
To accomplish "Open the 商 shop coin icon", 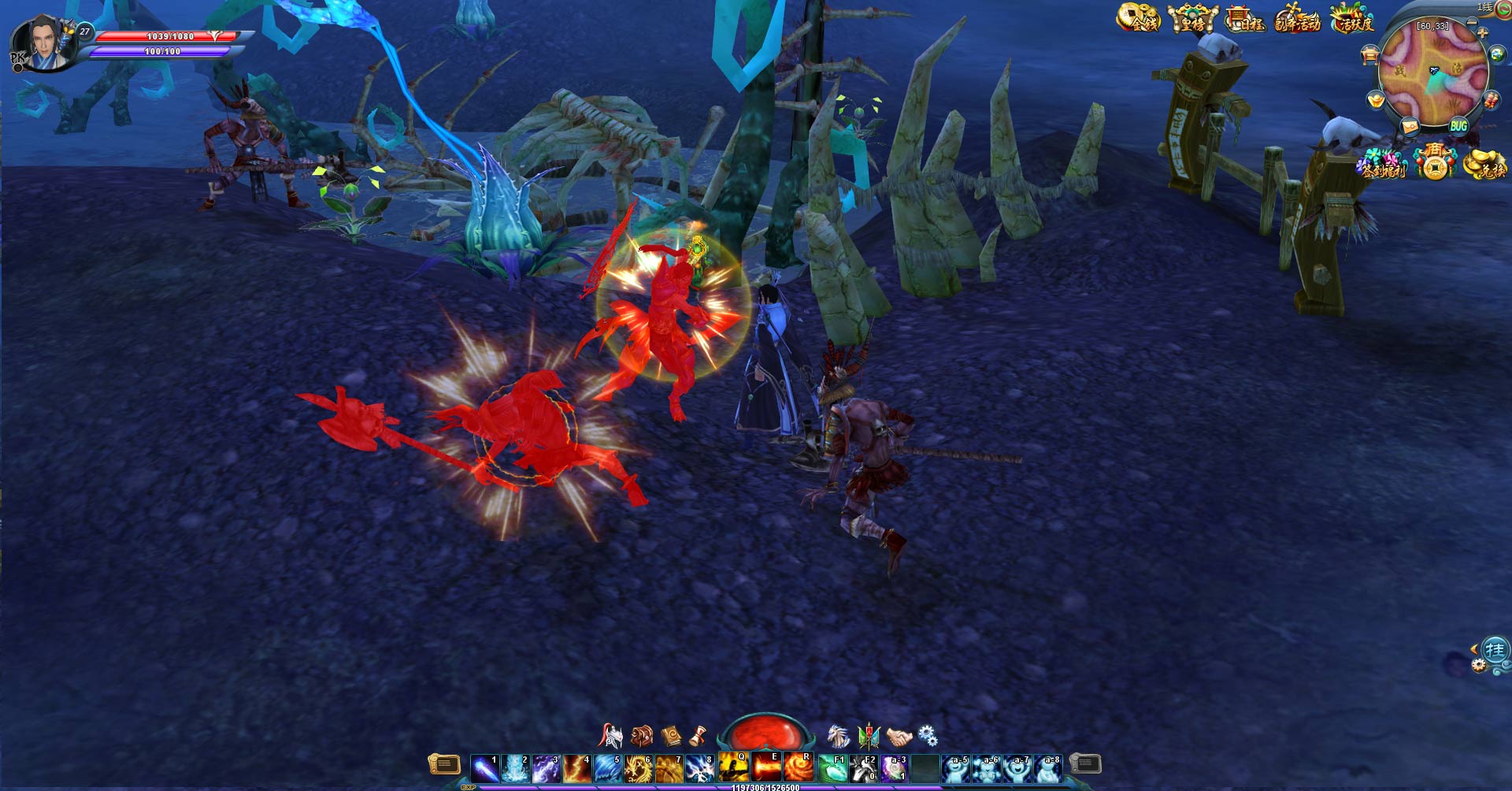I will click(1435, 162).
